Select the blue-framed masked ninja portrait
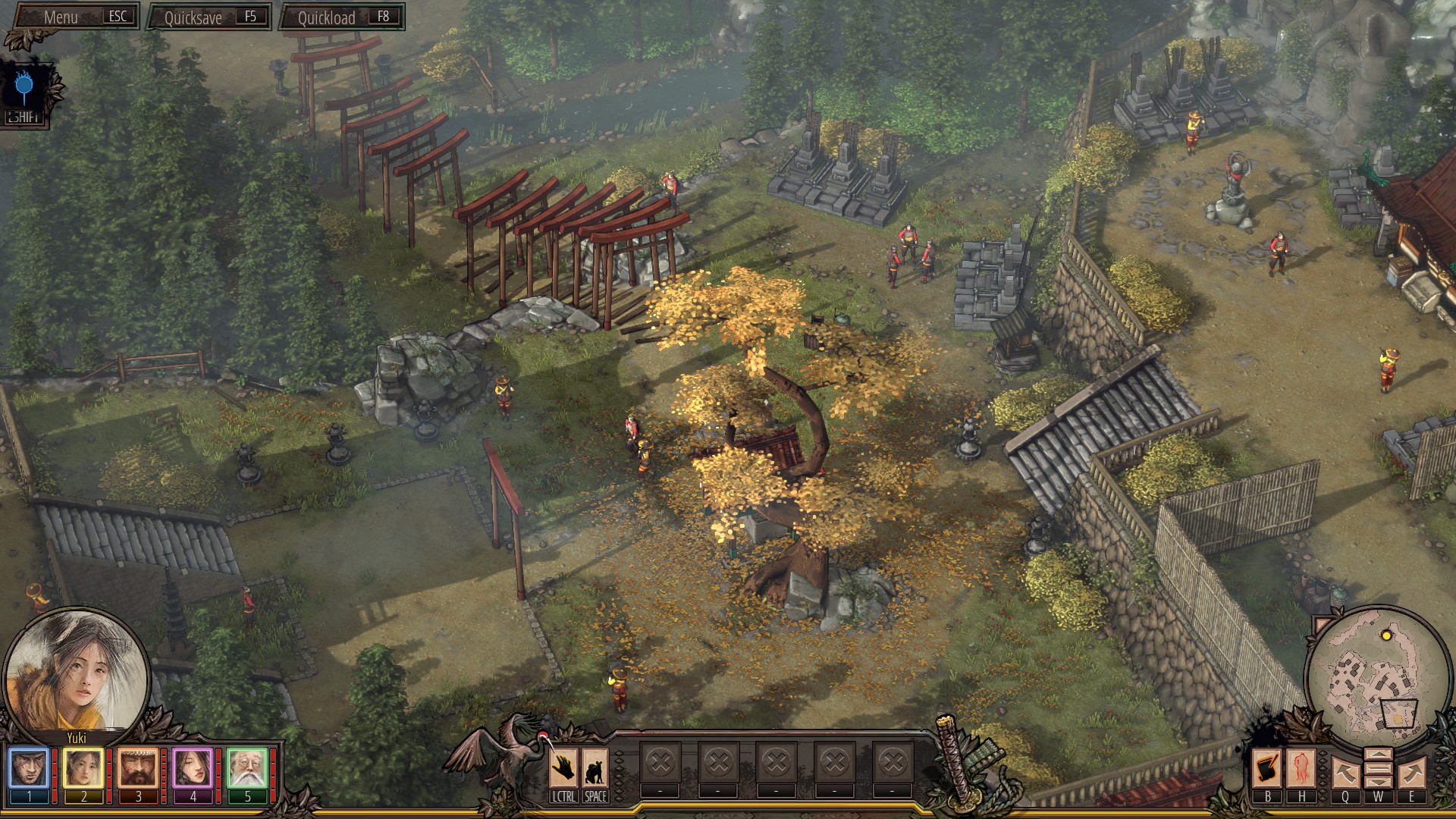The image size is (1456, 819). [x=29, y=768]
